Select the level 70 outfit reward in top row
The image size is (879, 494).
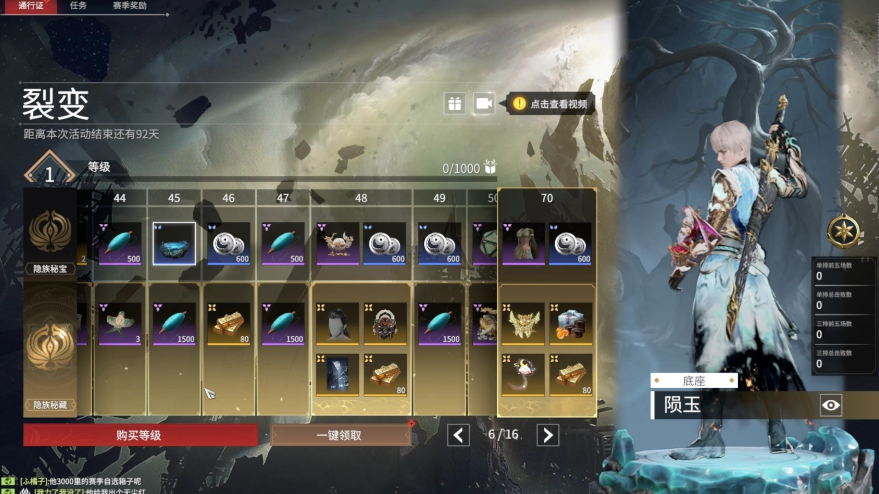[x=523, y=243]
